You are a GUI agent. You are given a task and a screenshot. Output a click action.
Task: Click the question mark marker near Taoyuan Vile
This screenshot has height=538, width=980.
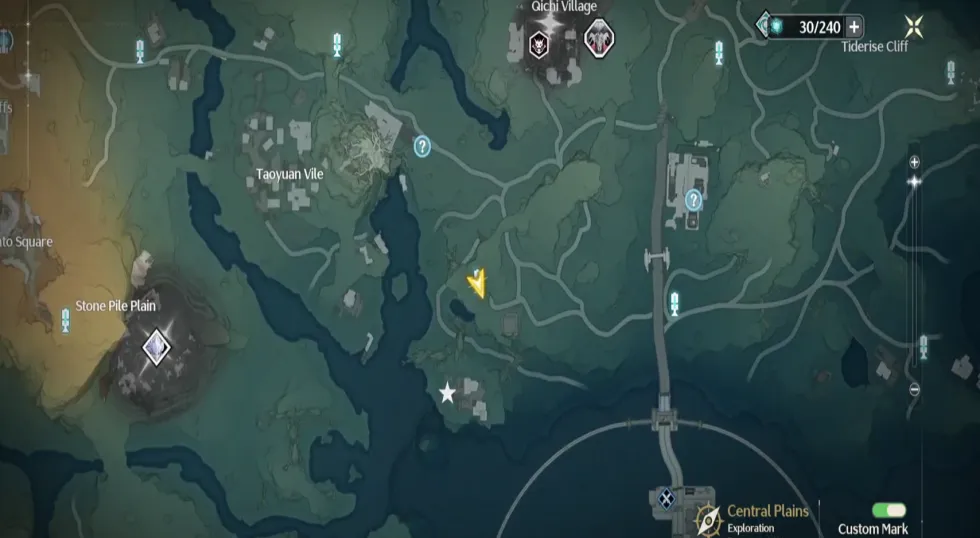(422, 147)
